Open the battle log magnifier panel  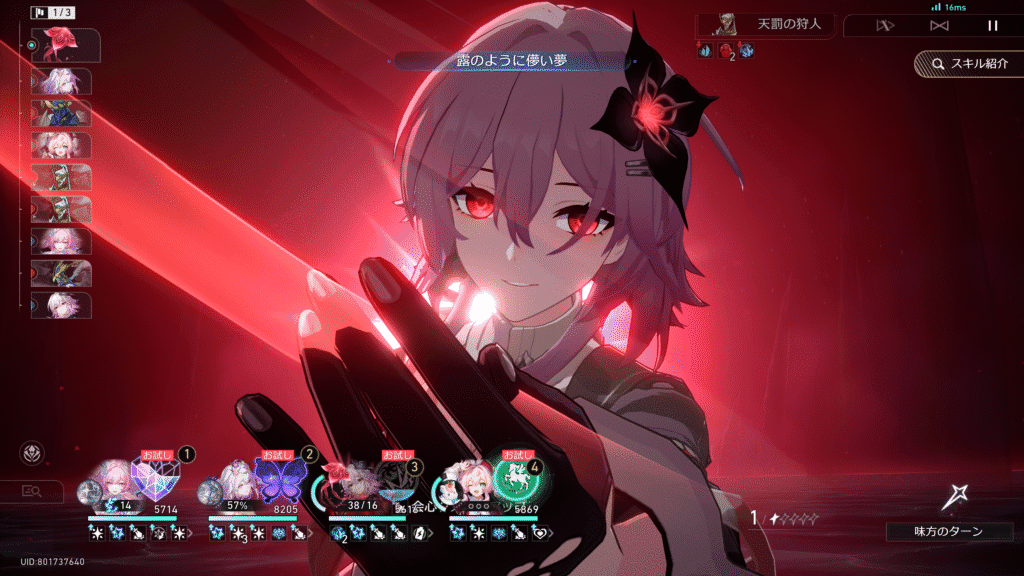(31, 490)
